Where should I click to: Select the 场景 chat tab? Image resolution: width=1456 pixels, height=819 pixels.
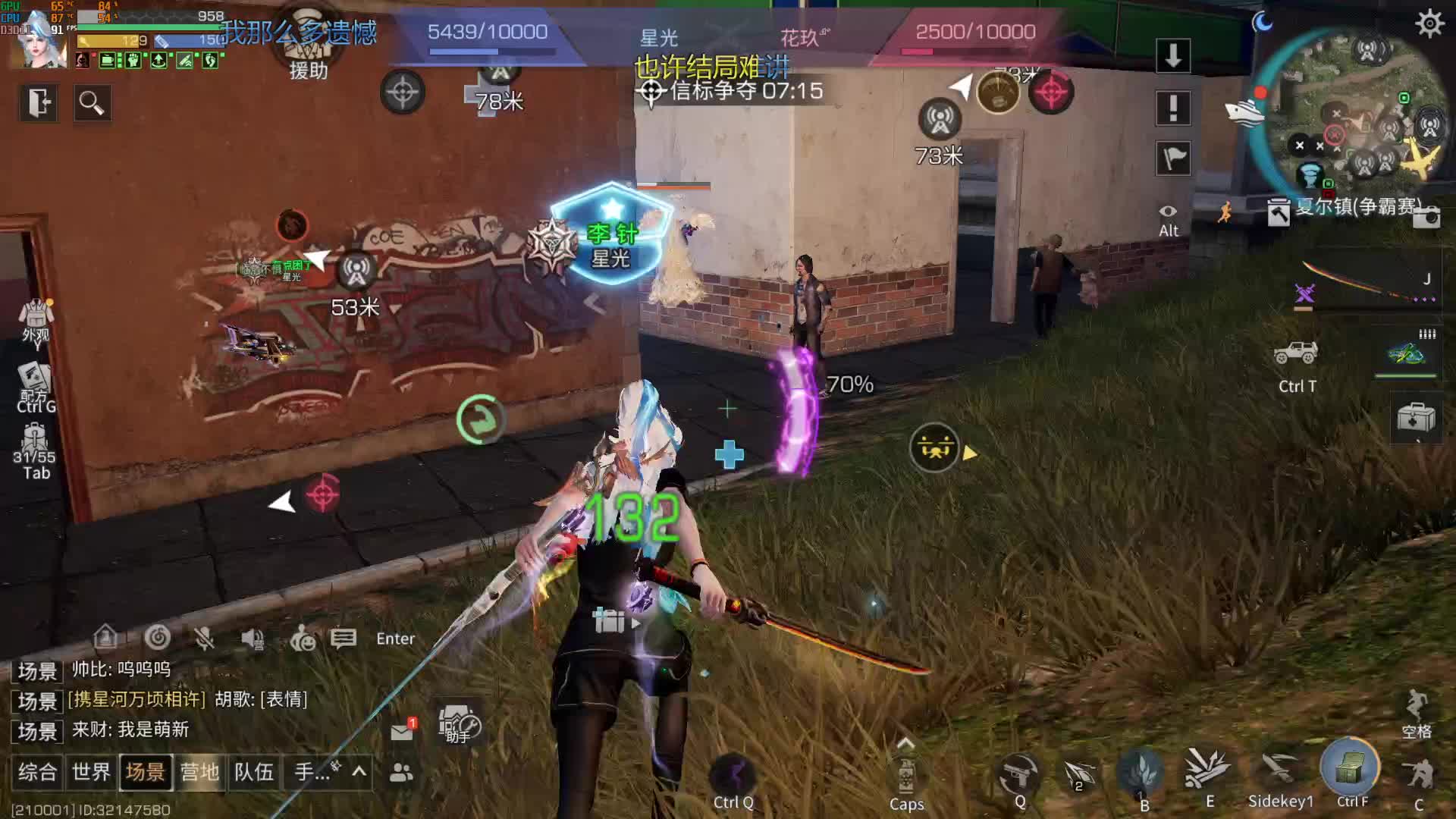tap(146, 772)
